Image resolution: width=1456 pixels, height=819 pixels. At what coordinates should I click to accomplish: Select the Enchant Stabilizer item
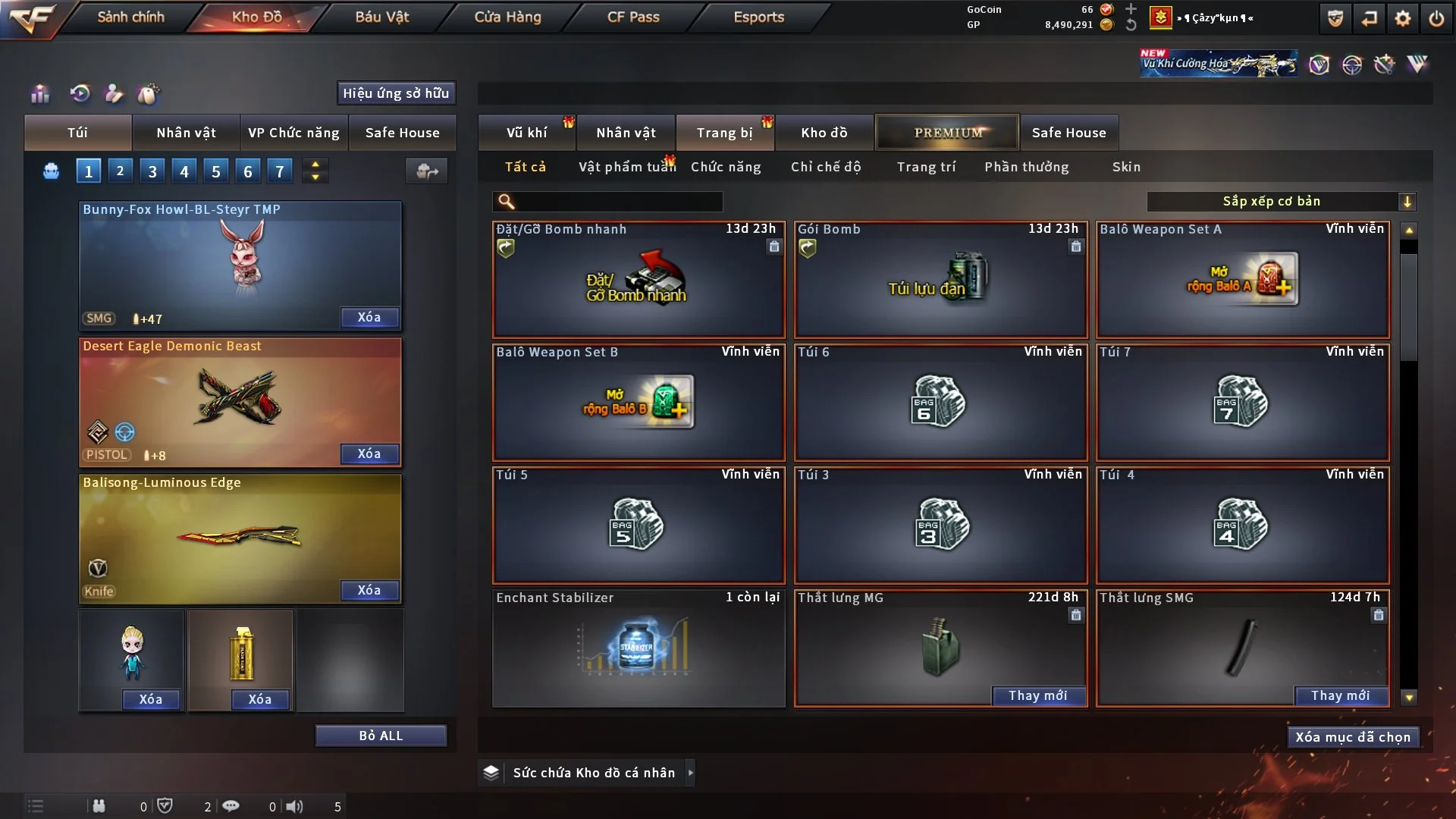click(x=638, y=648)
